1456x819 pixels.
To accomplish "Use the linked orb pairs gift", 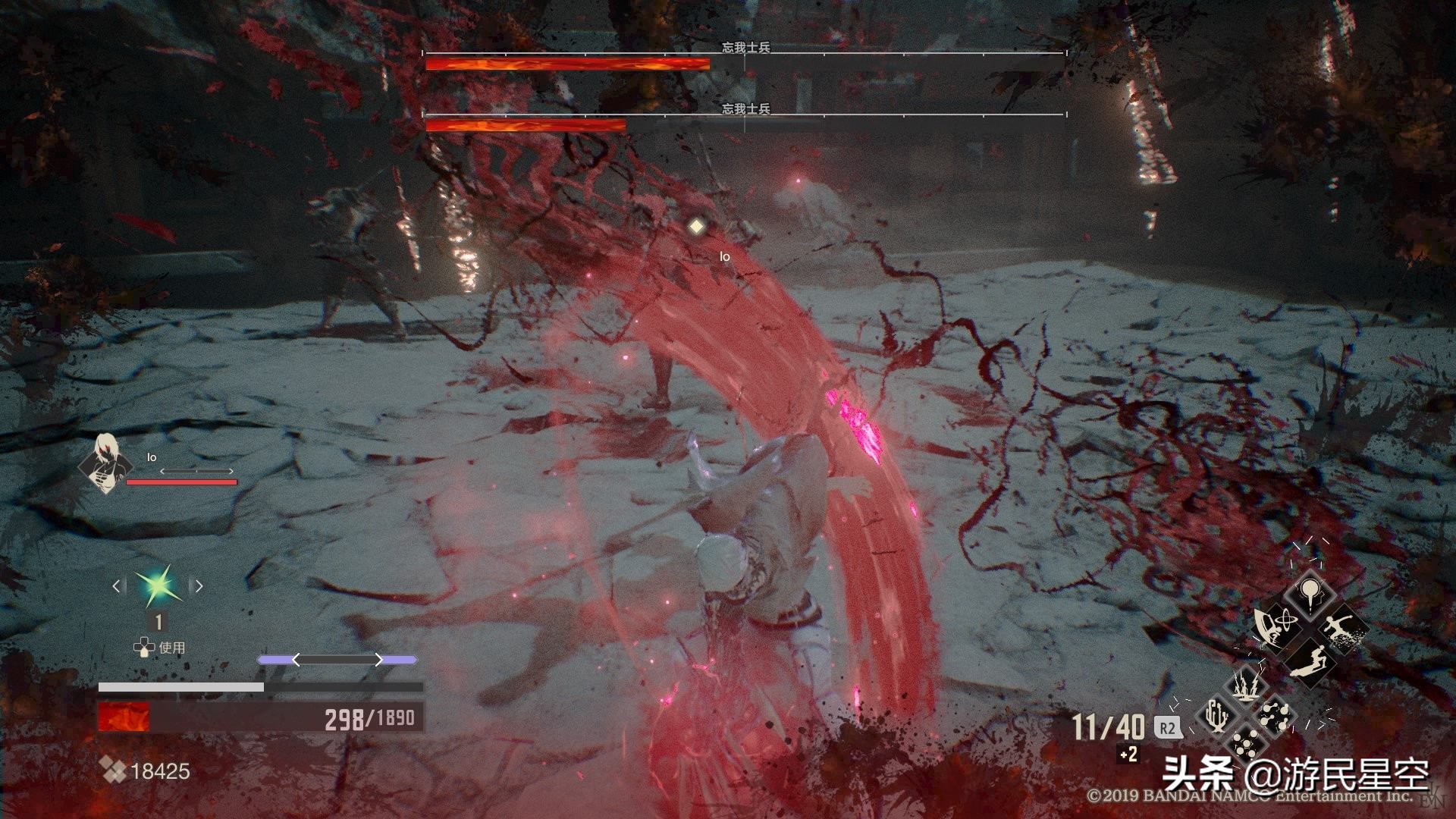I will (1276, 715).
